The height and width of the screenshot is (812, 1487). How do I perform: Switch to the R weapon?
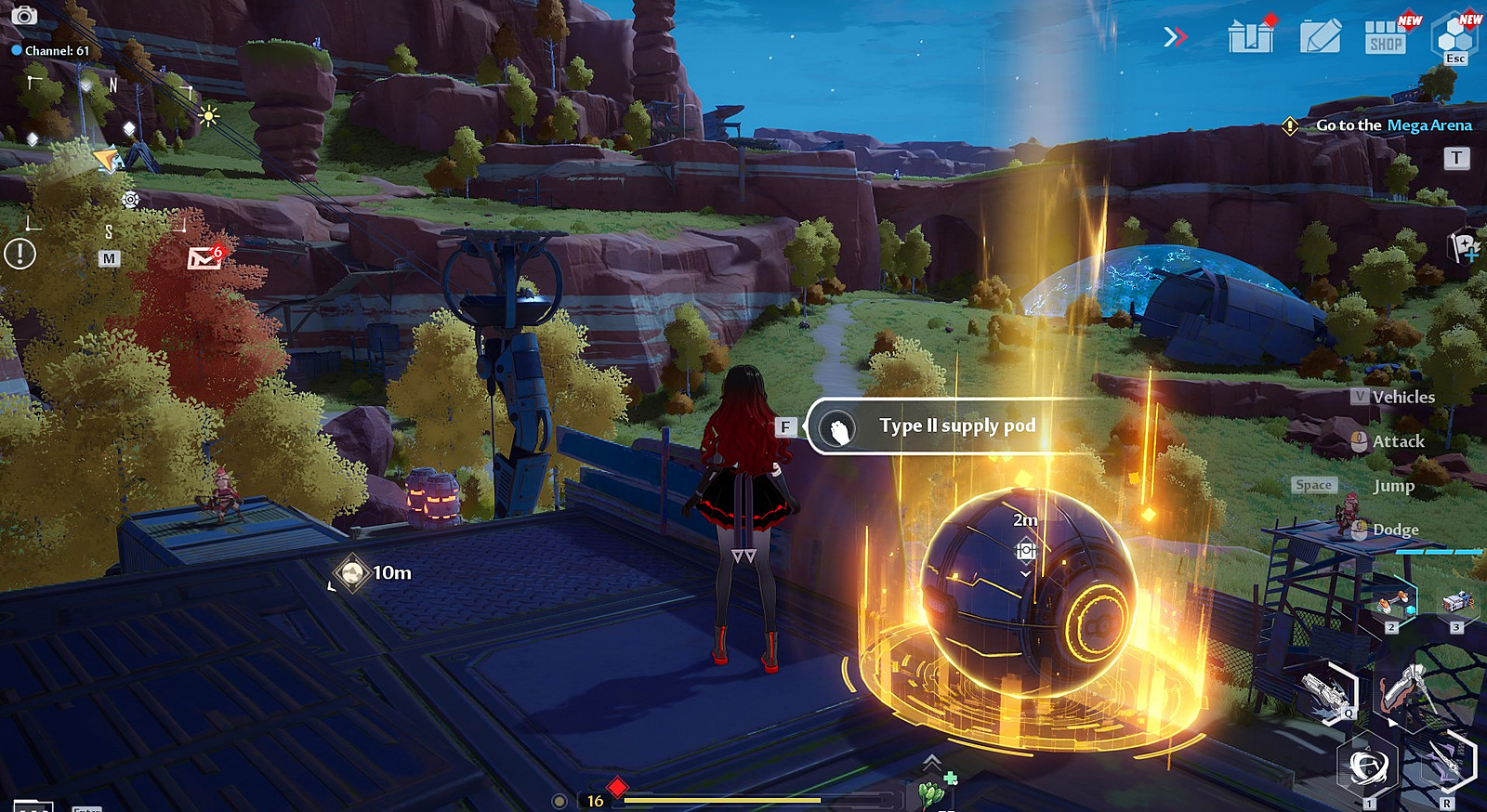tap(1448, 765)
